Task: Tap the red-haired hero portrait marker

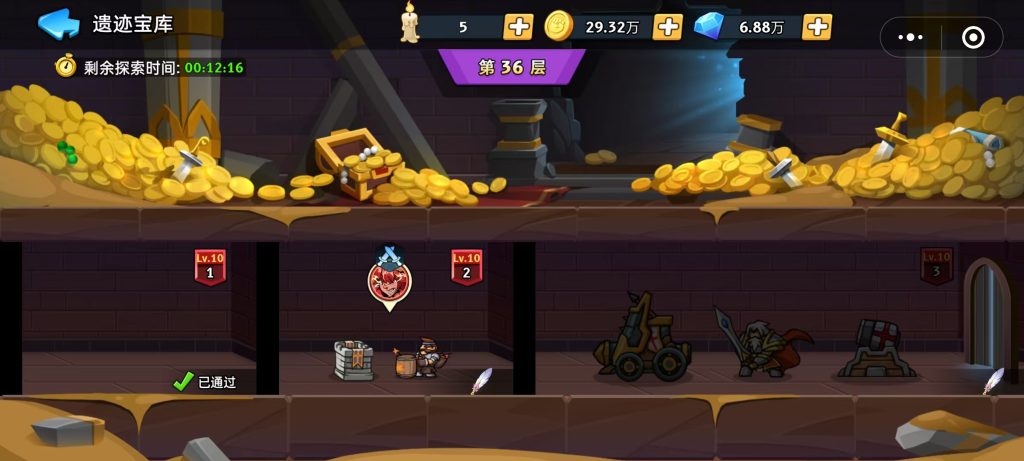Action: [389, 281]
